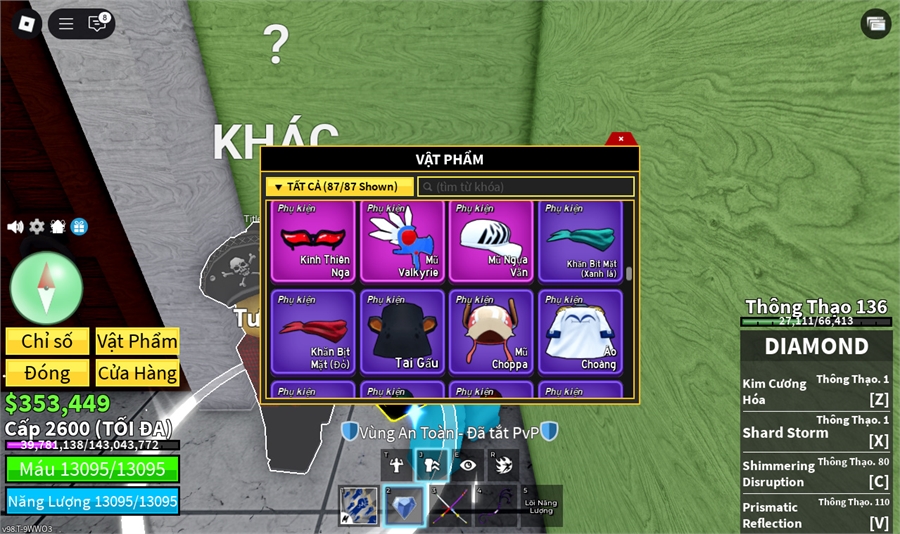This screenshot has height=534, width=900.
Task: Open the Chỉ số stats menu
Action: pyautogui.click(x=47, y=341)
